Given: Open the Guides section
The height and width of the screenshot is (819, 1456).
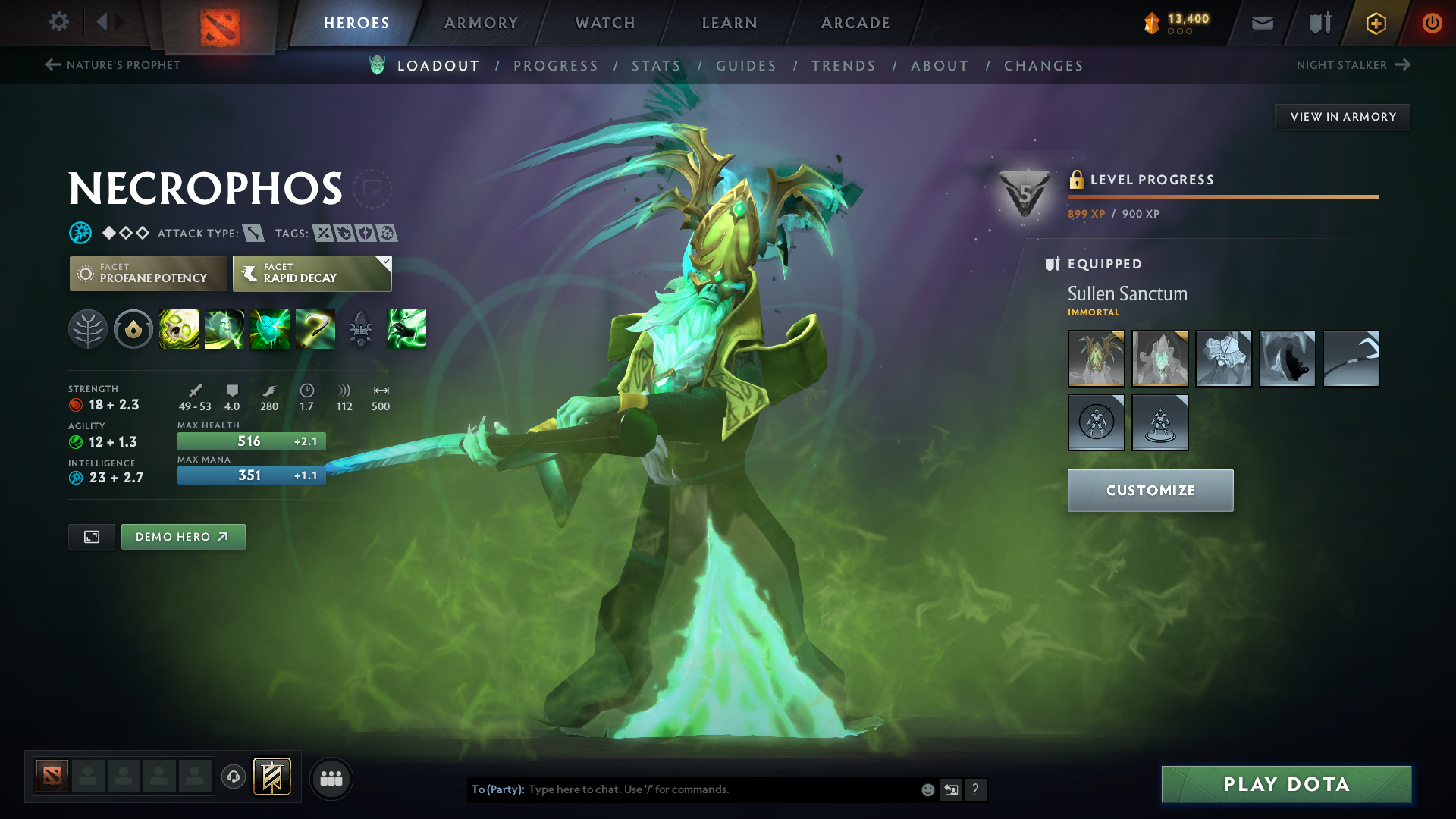Looking at the screenshot, I should pos(746,66).
